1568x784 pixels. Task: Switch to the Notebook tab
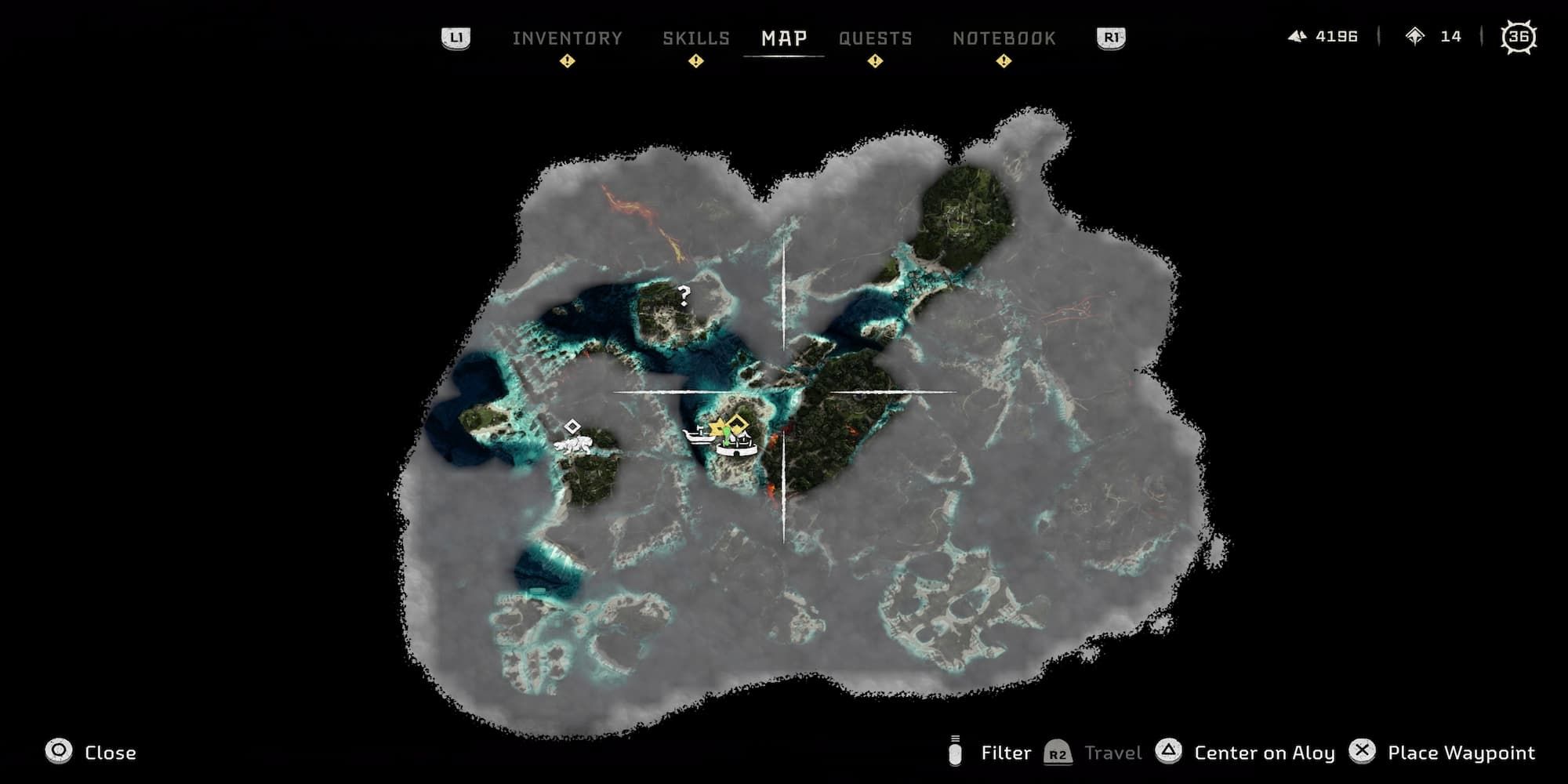pyautogui.click(x=1004, y=38)
